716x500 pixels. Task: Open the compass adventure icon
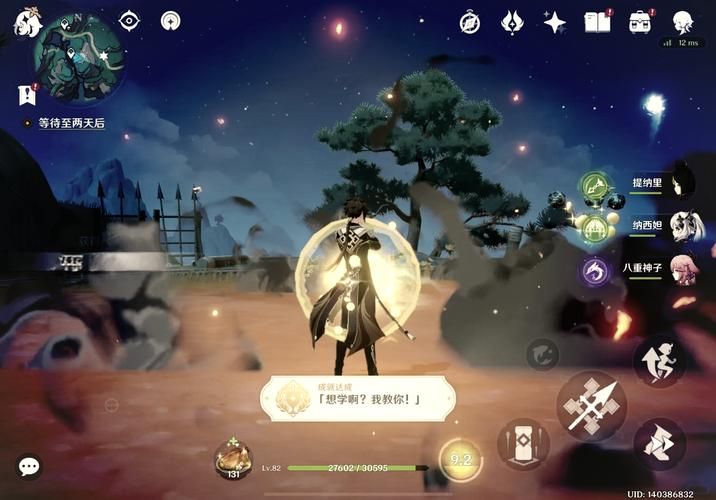(x=470, y=22)
